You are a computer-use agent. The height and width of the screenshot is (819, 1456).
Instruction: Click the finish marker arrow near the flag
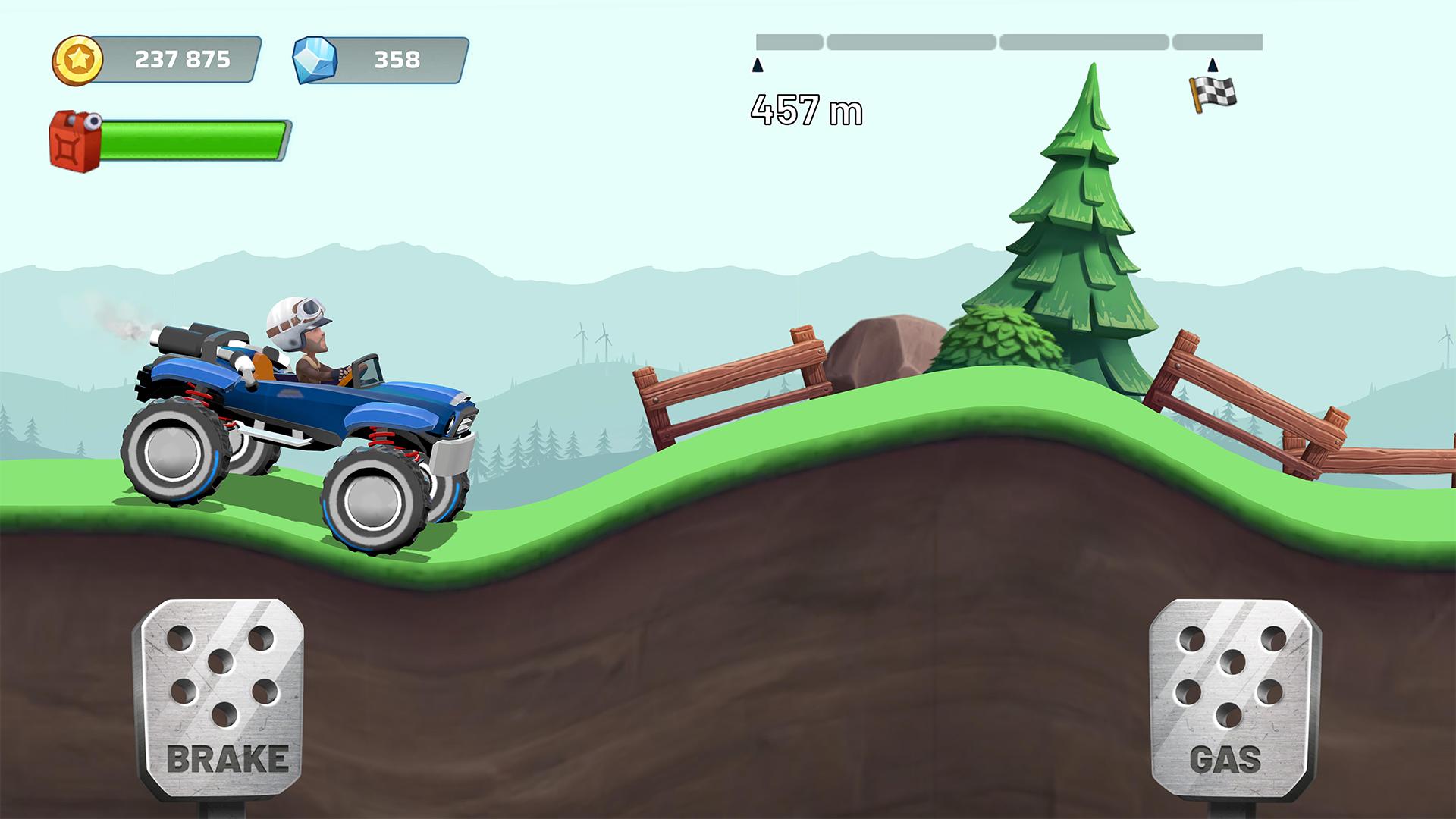point(1212,64)
